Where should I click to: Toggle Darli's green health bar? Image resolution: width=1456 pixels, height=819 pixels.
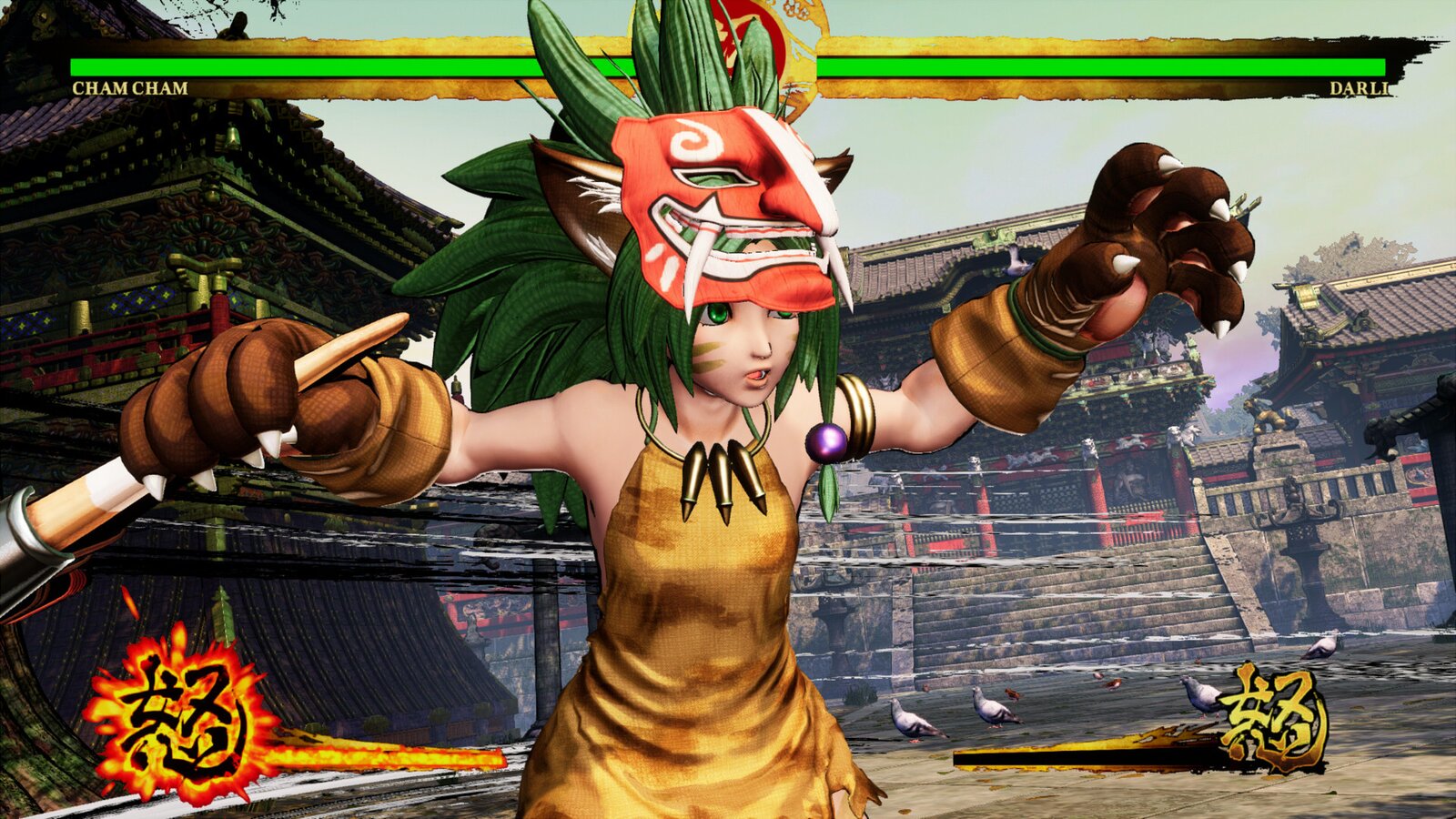[1137, 68]
